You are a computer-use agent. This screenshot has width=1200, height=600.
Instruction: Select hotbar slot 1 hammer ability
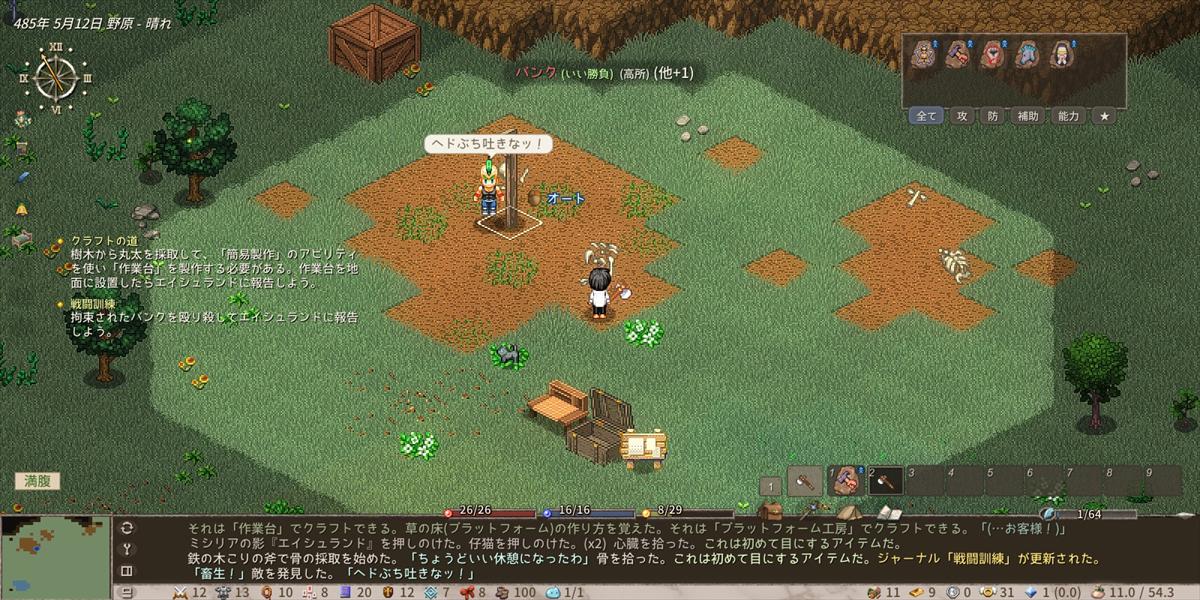(x=846, y=481)
